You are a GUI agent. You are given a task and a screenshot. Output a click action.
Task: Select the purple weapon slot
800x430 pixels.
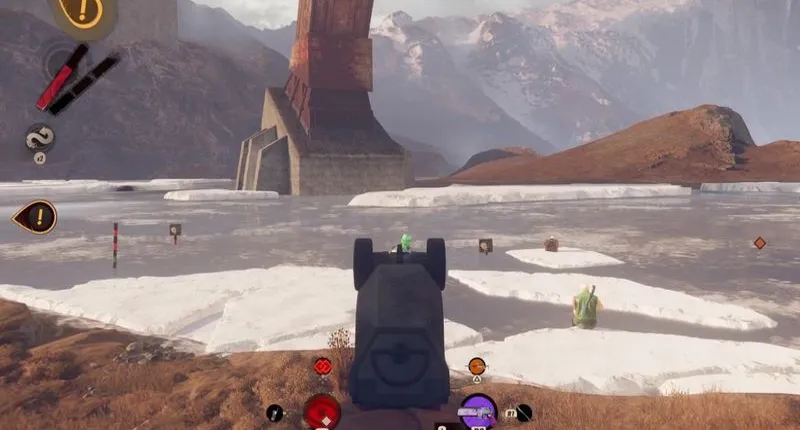tap(478, 411)
